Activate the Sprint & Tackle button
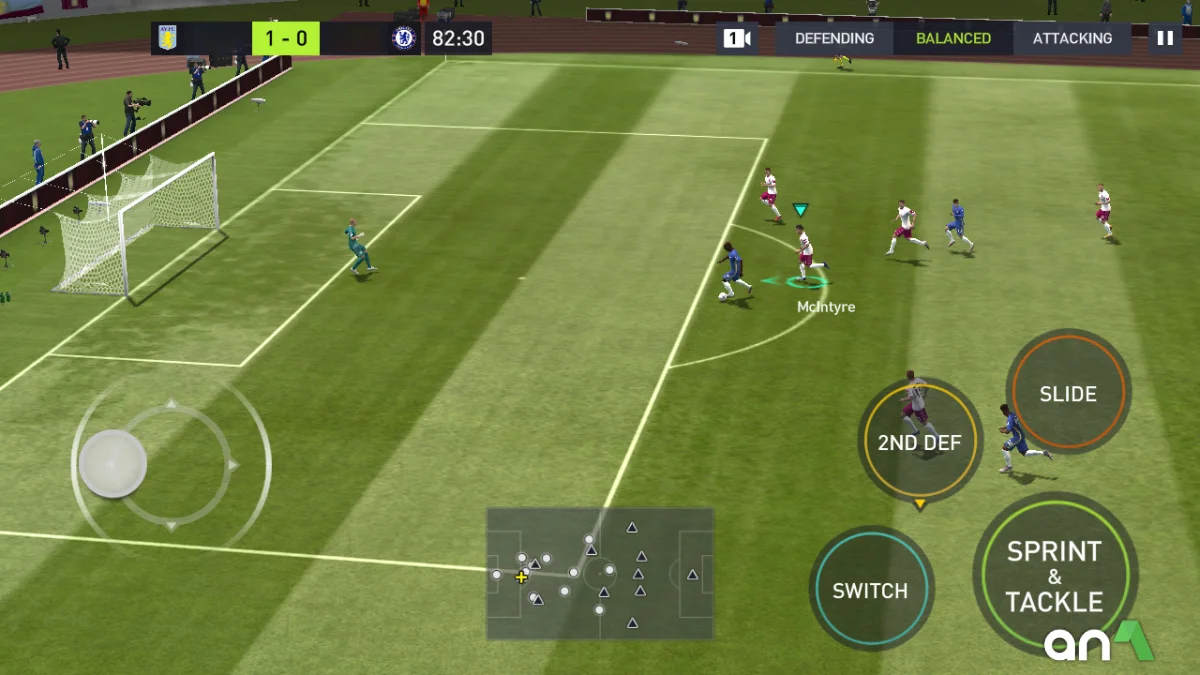Viewport: 1200px width, 675px height. point(1054,576)
